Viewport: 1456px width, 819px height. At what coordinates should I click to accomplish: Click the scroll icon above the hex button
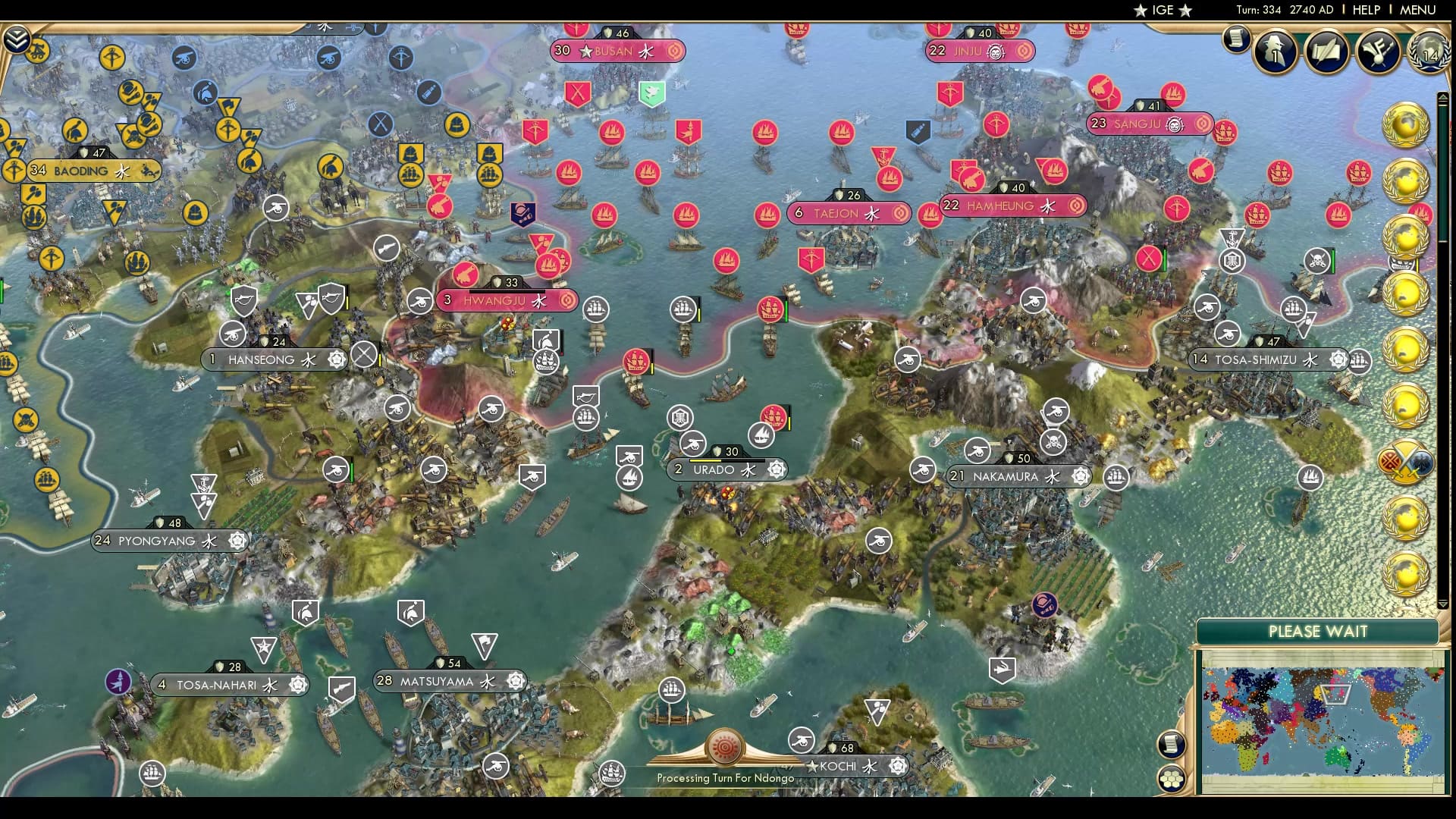[x=1172, y=744]
